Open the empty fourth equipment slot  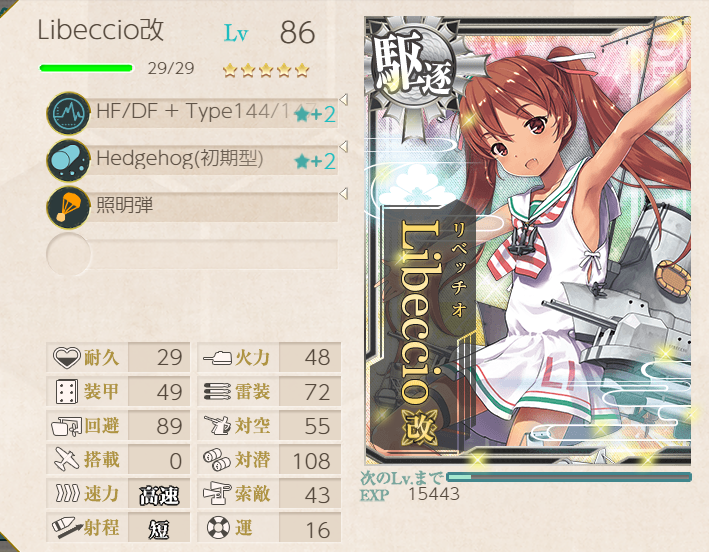pyautogui.click(x=192, y=254)
